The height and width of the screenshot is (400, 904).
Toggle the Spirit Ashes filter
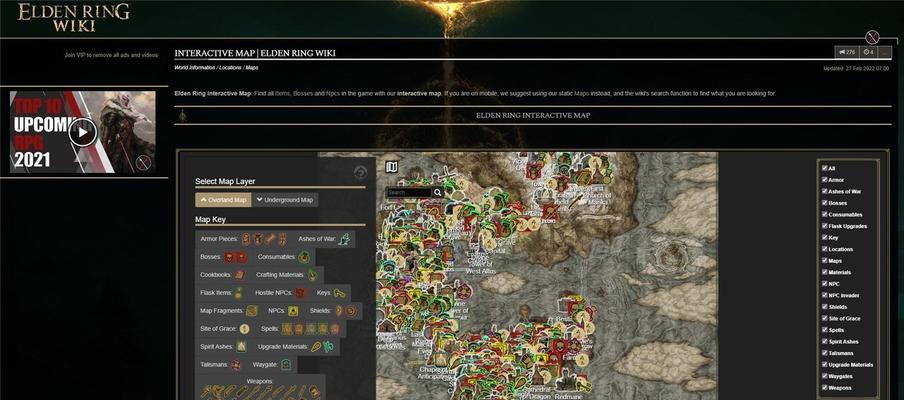(824, 341)
